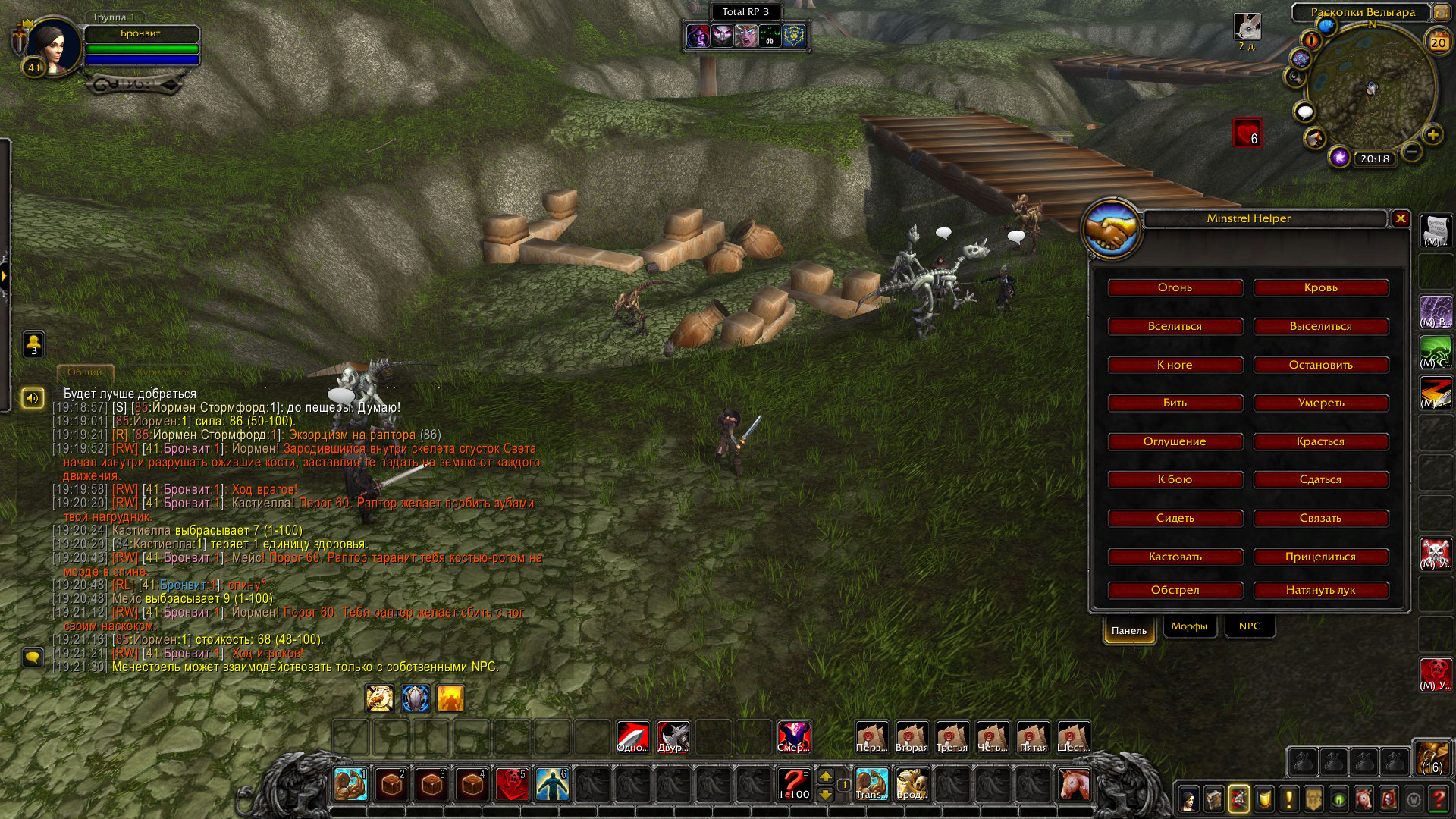
Task: Select the Бронвит player portrait
Action: coord(53,45)
